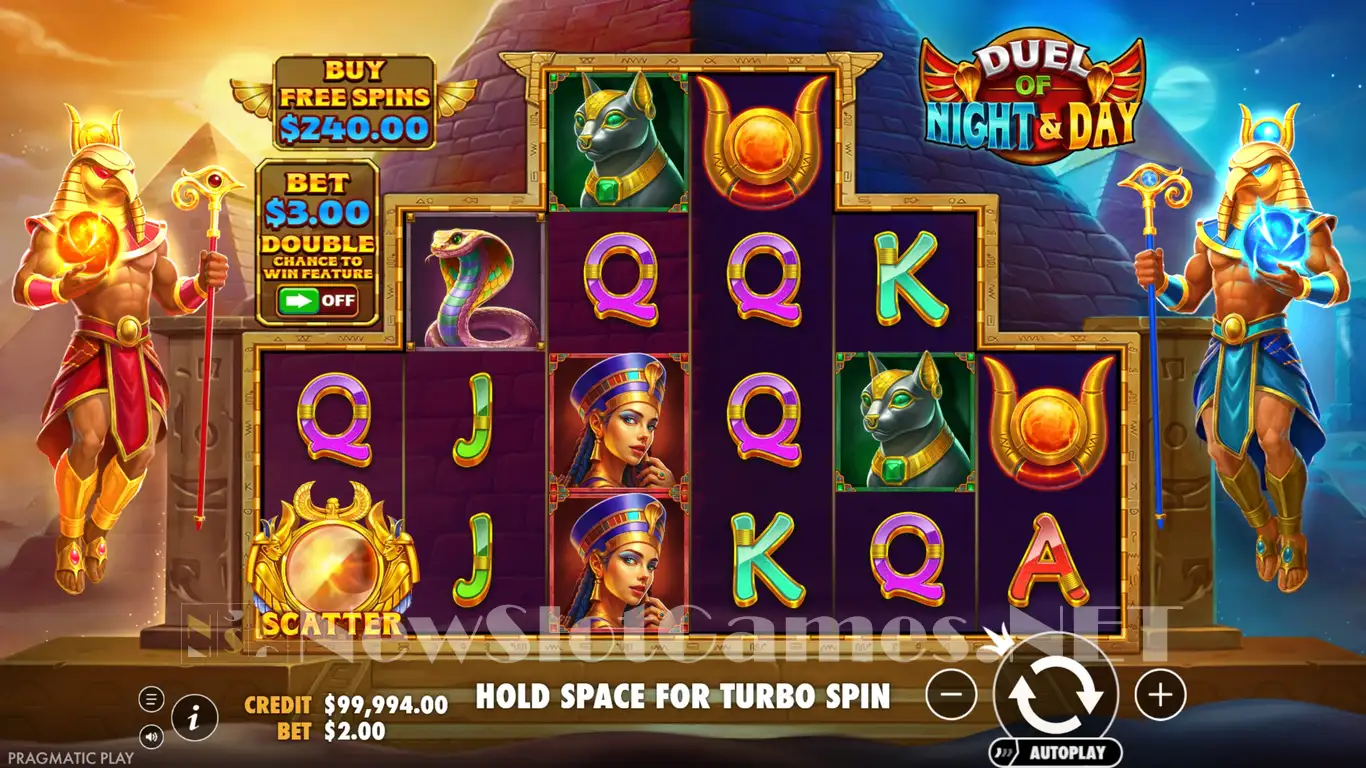Mute the sound with the speaker icon
This screenshot has width=1366, height=768.
(x=152, y=737)
